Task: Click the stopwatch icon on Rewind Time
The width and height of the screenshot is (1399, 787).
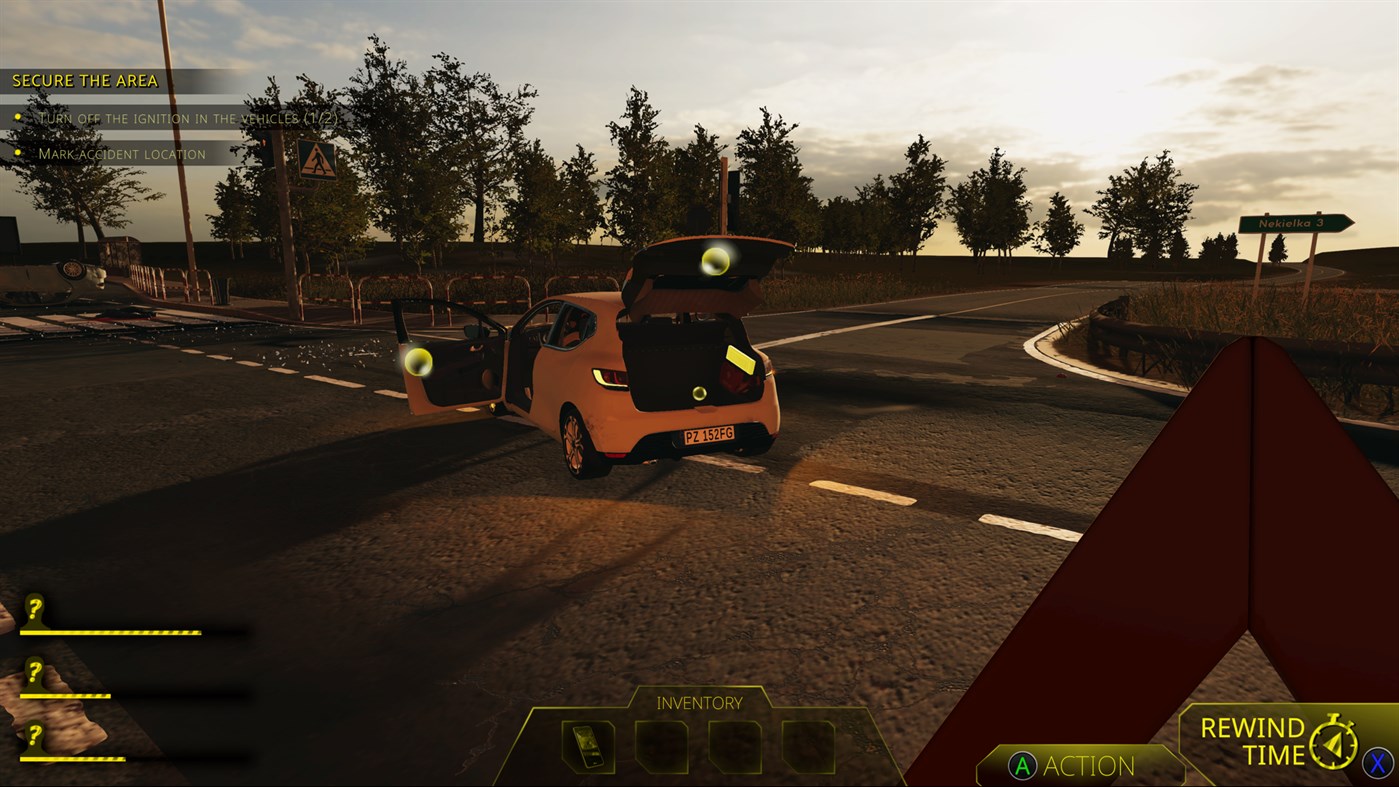Action: (x=1334, y=742)
